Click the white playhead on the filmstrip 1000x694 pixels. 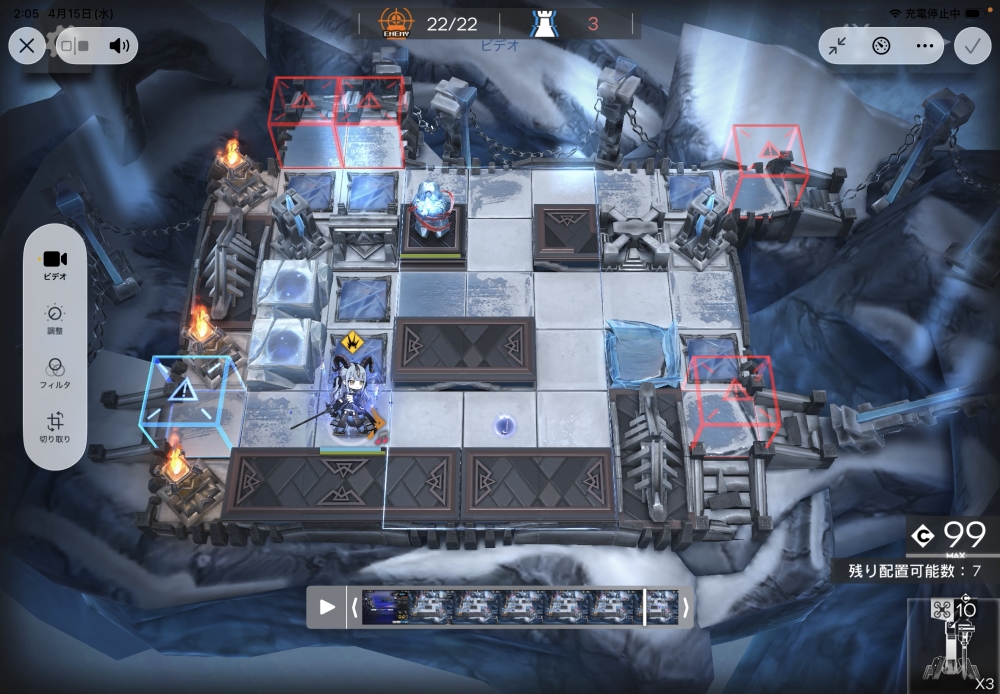pos(645,607)
